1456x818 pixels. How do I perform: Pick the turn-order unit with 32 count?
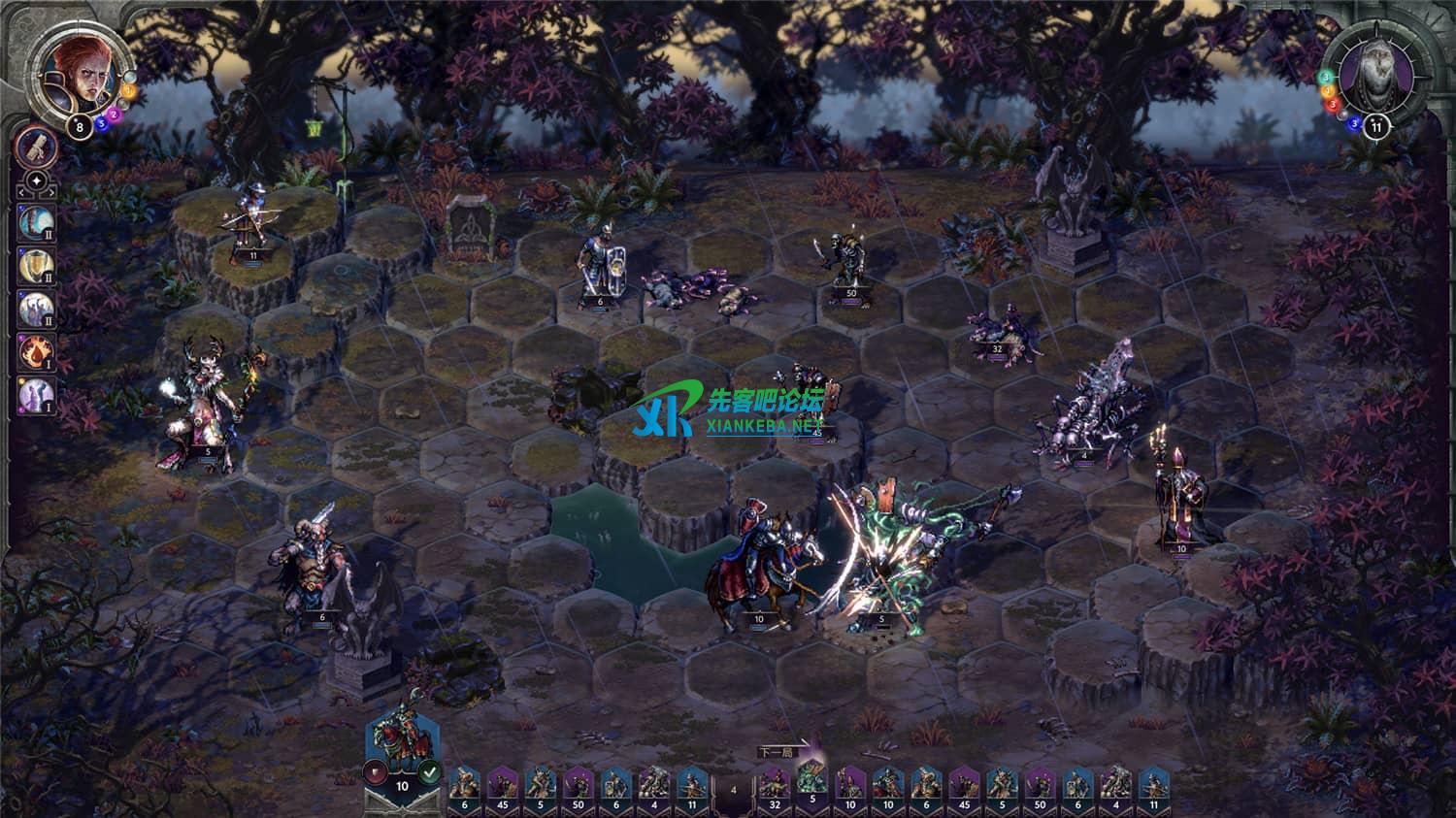coord(773,782)
